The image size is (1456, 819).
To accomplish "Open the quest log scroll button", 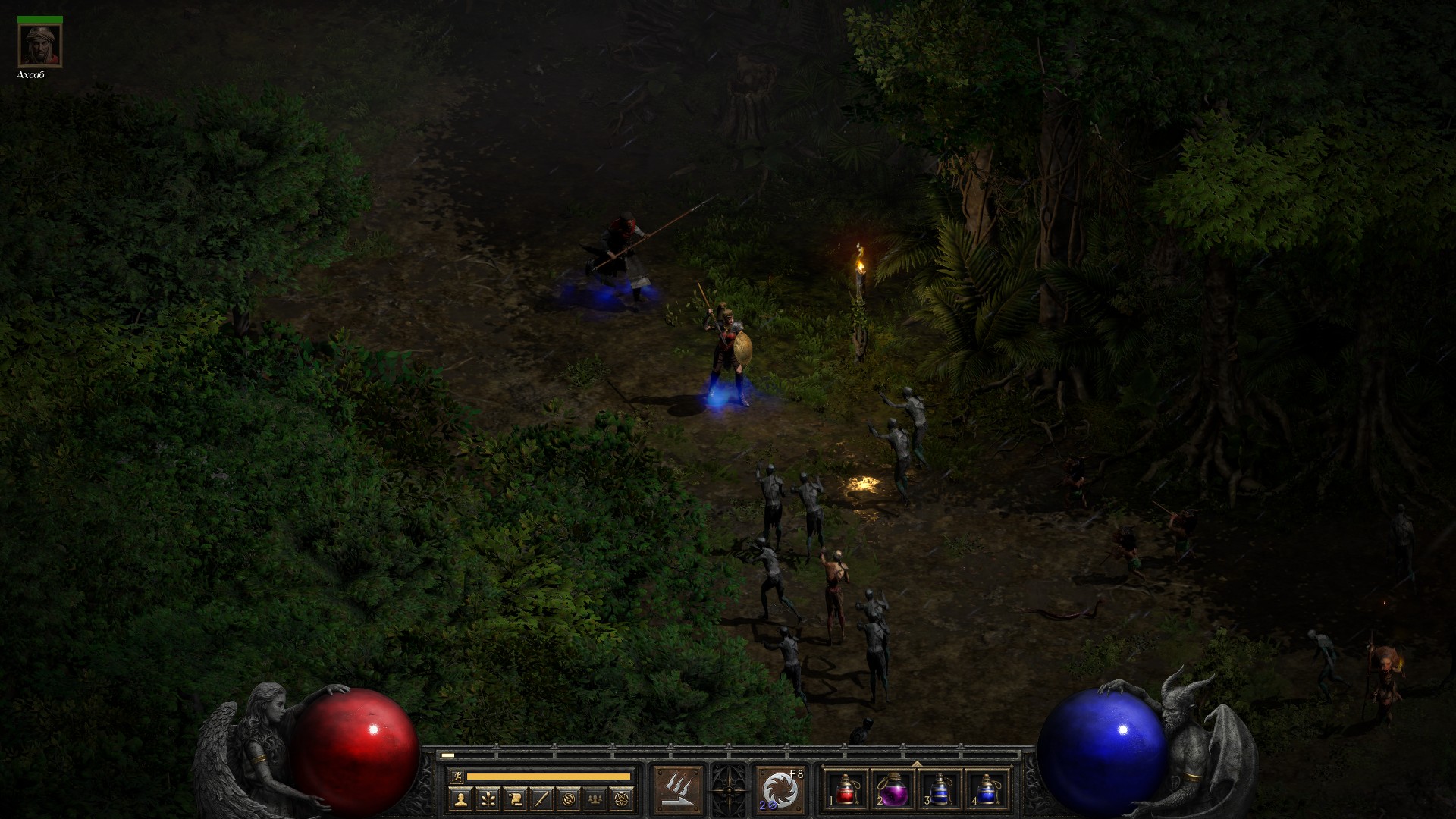I will click(514, 798).
